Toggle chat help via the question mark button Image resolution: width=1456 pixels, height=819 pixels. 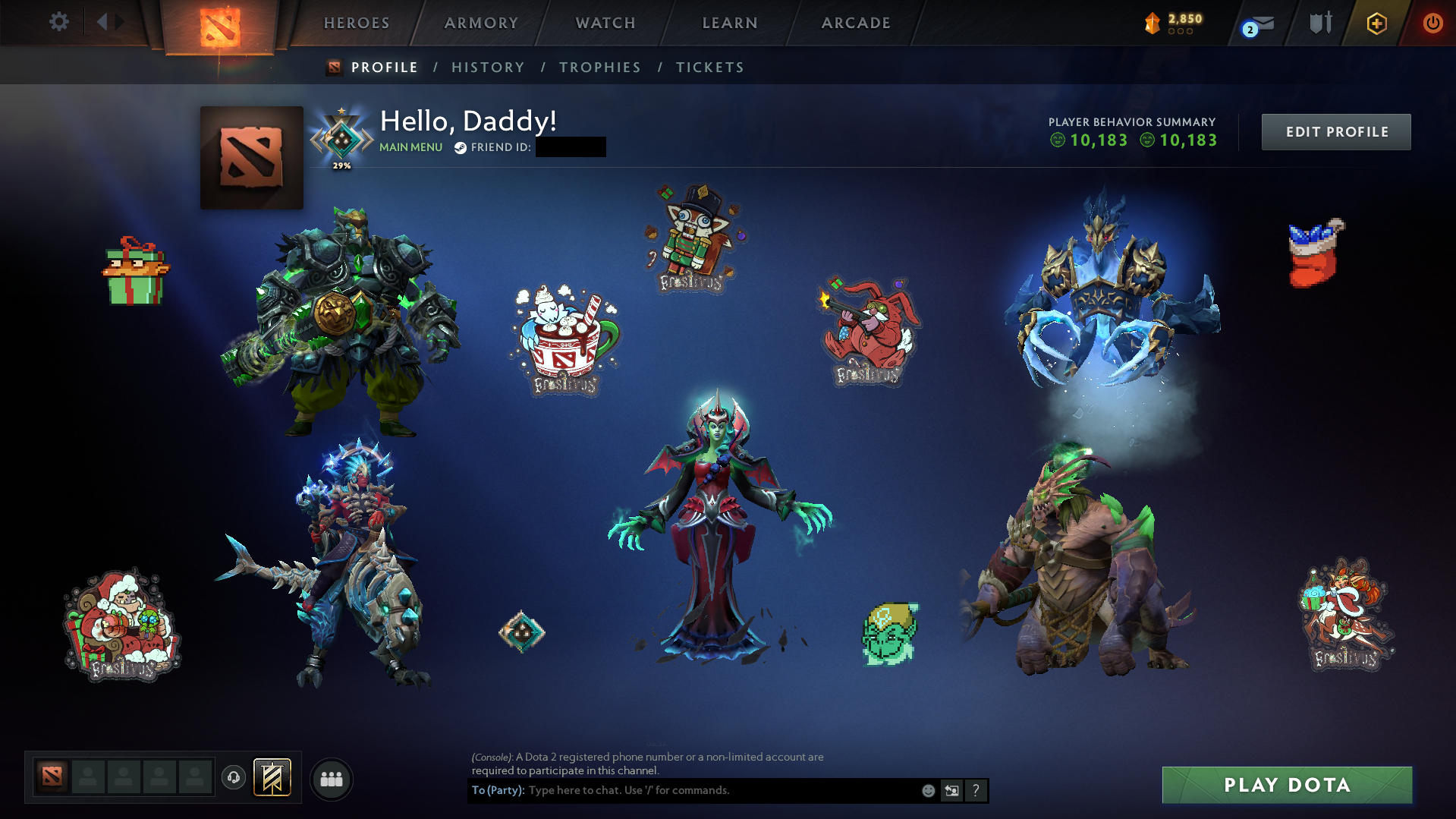click(x=976, y=790)
